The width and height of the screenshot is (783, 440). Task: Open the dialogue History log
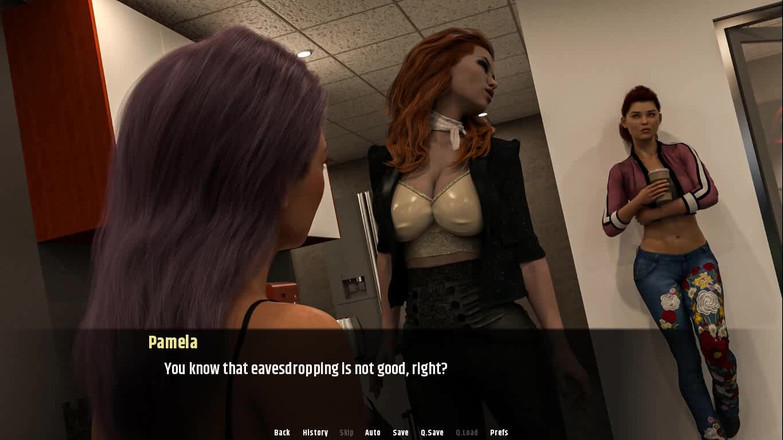tap(315, 432)
